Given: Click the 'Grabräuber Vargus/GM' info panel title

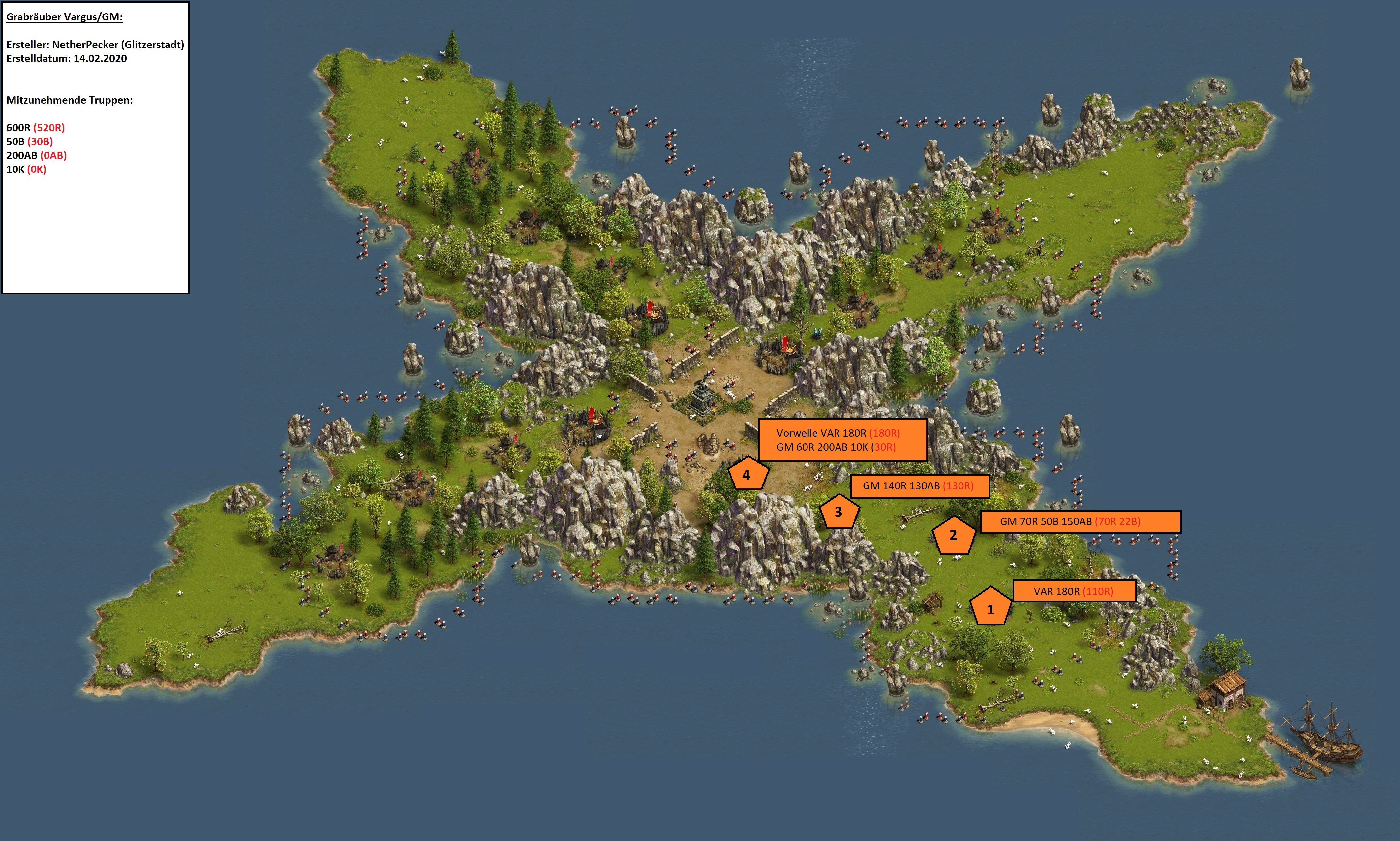Looking at the screenshot, I should click(x=64, y=17).
